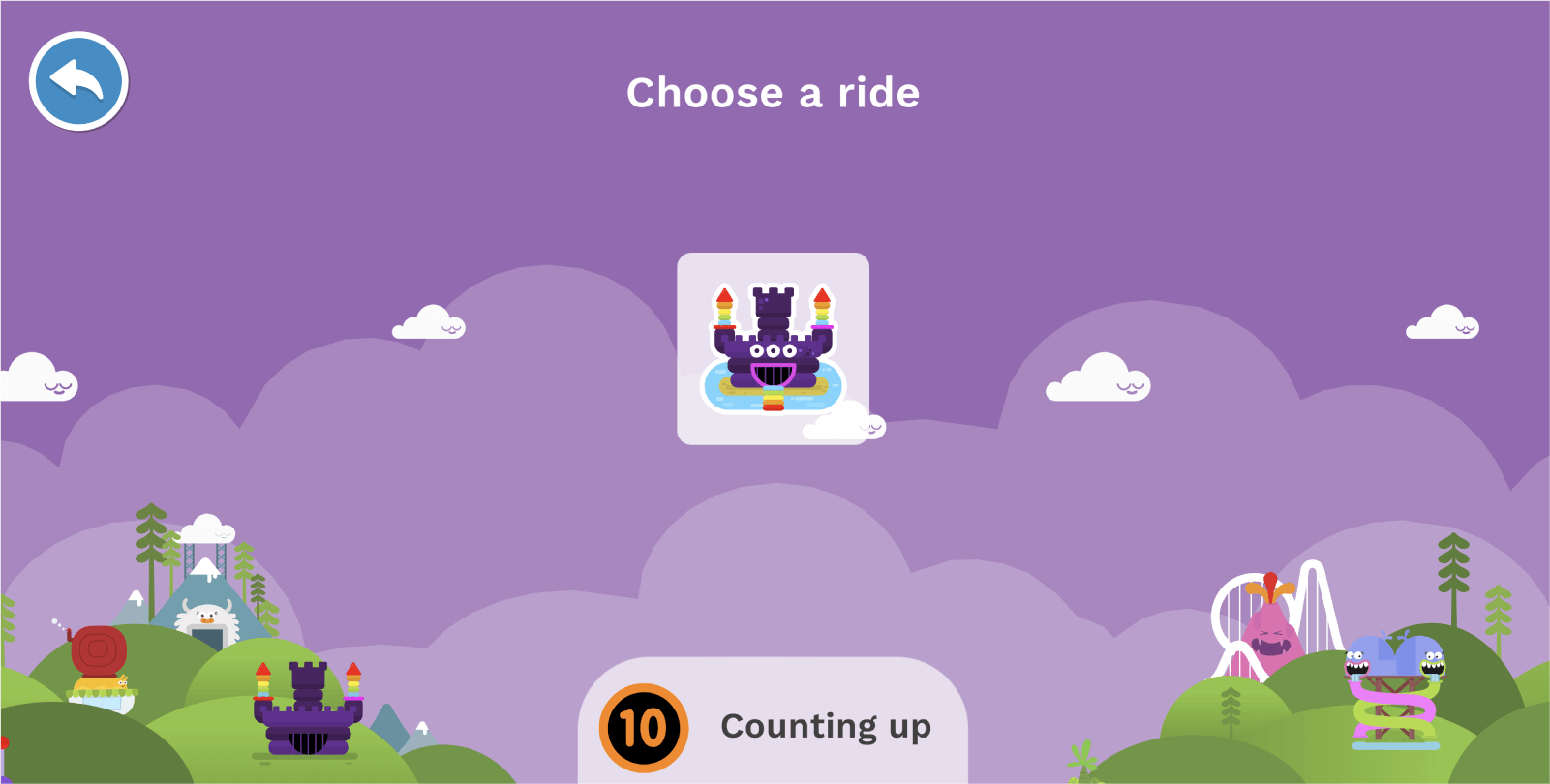Tap the back arrow in the blue circle
The image size is (1550, 784).
(77, 81)
